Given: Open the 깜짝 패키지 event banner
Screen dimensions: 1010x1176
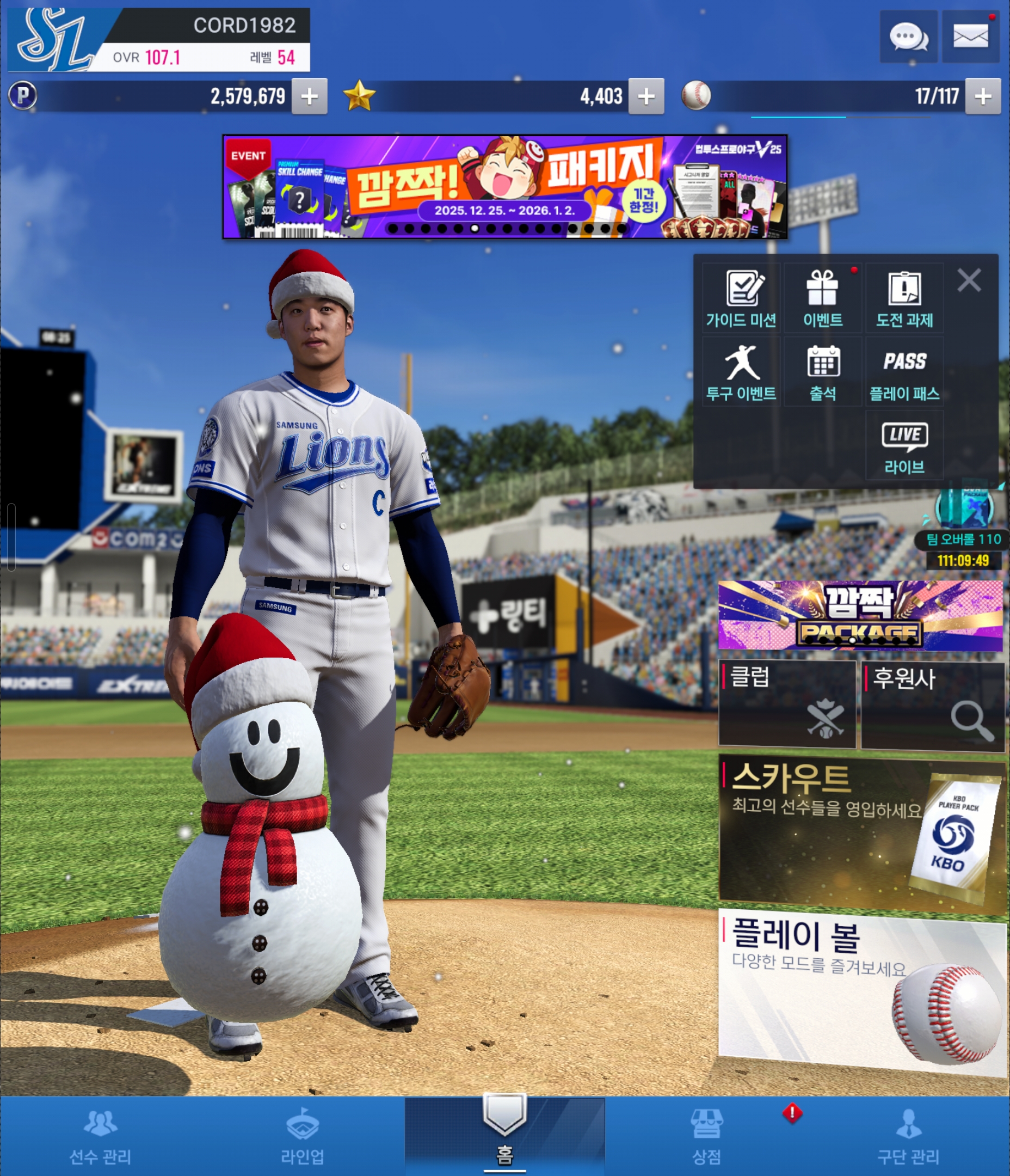Looking at the screenshot, I should pyautogui.click(x=504, y=186).
